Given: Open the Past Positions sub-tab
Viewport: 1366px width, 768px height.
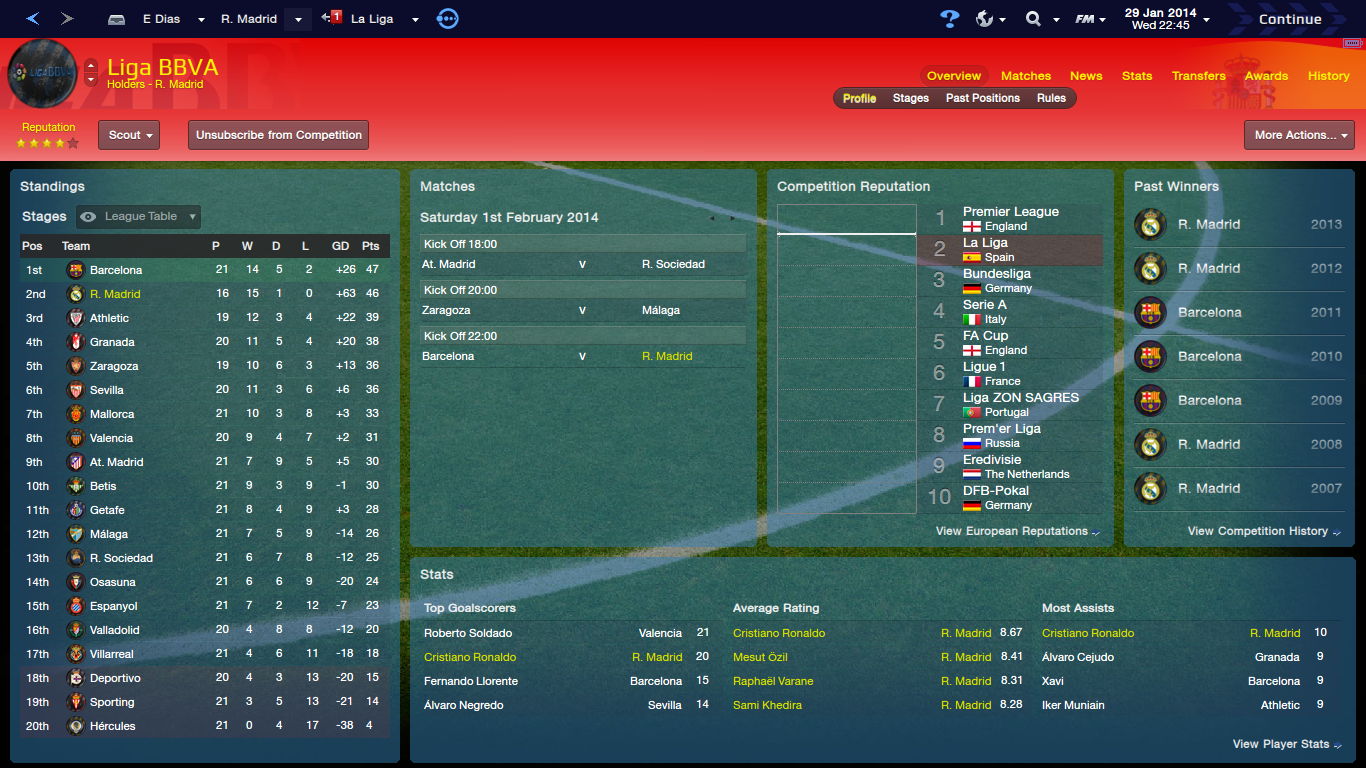Looking at the screenshot, I should click(984, 98).
